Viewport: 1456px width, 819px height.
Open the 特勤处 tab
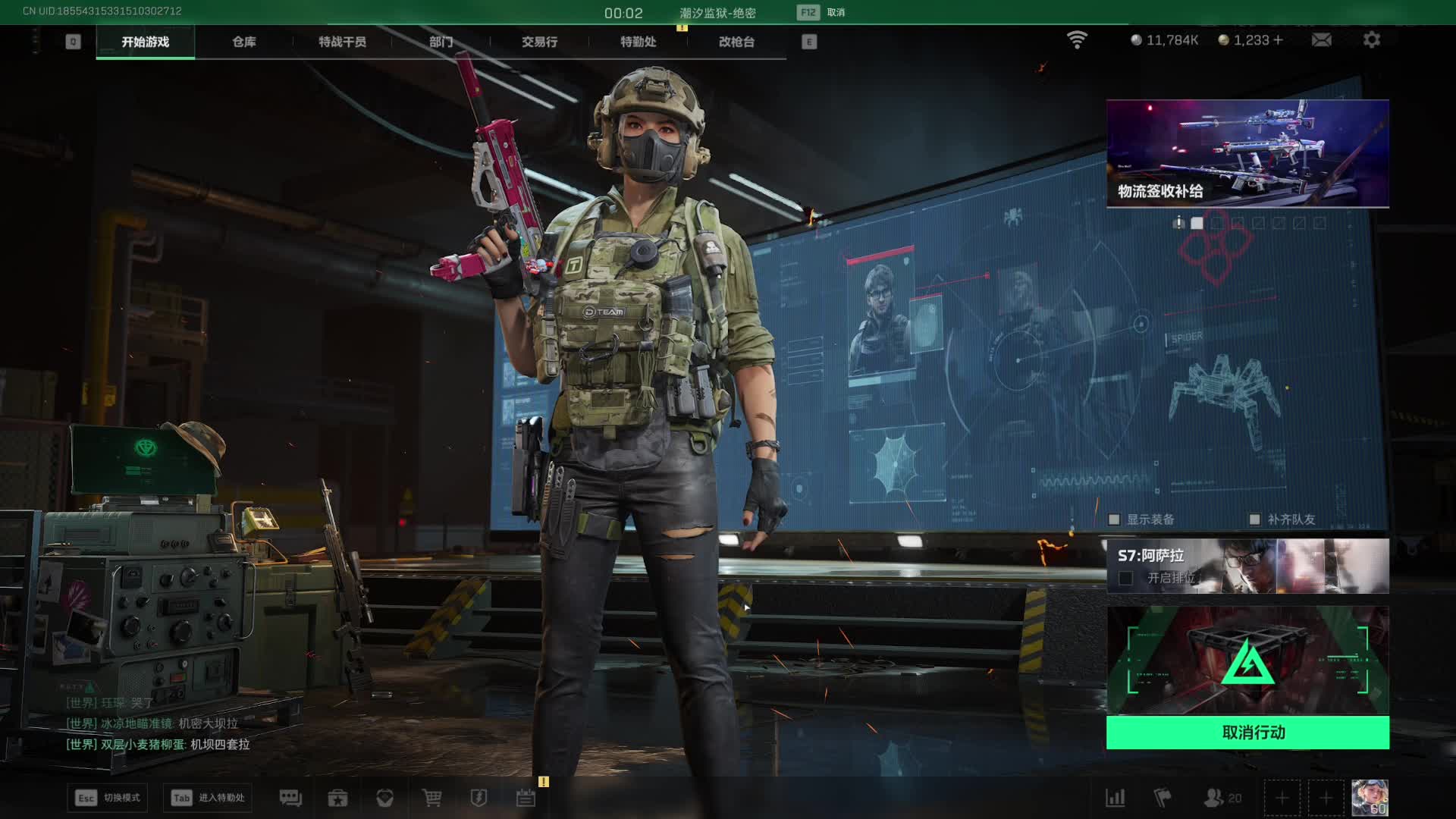(638, 42)
